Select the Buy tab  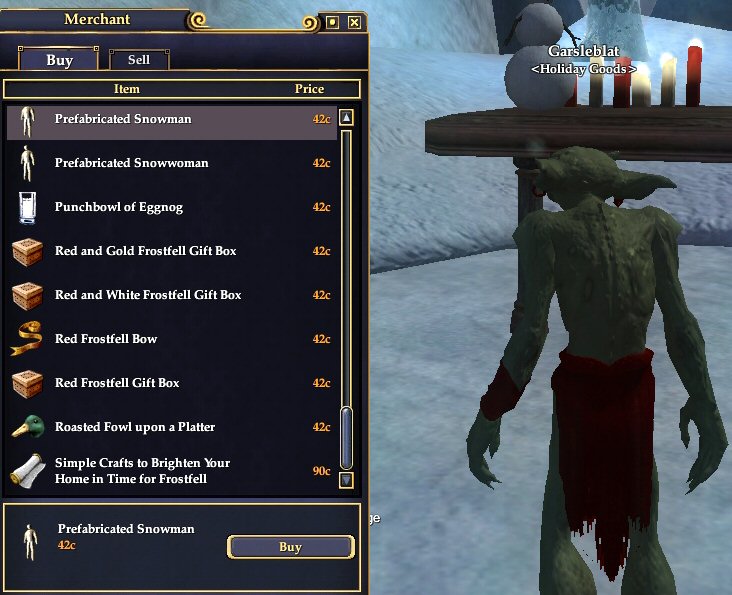click(59, 60)
